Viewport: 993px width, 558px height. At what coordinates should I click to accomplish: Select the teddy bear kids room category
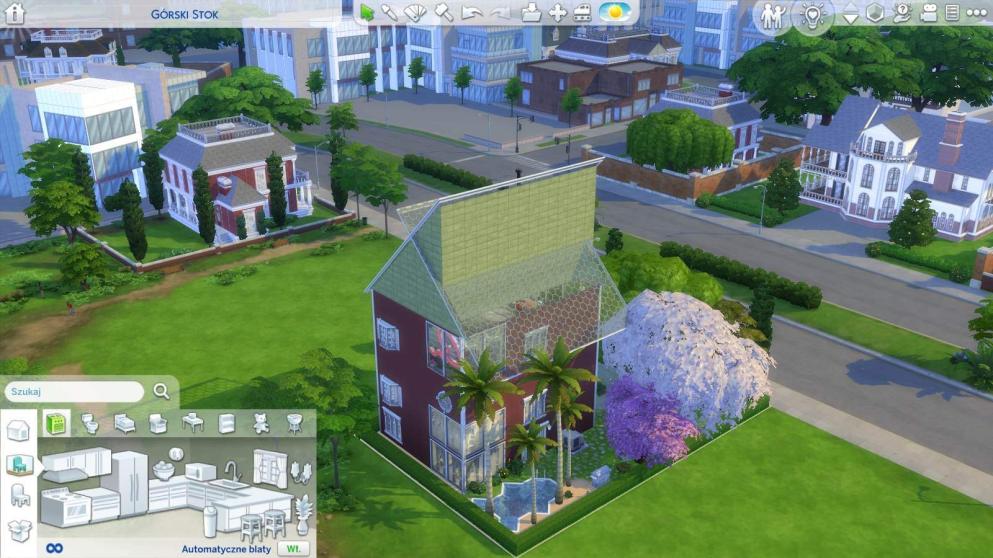point(261,423)
